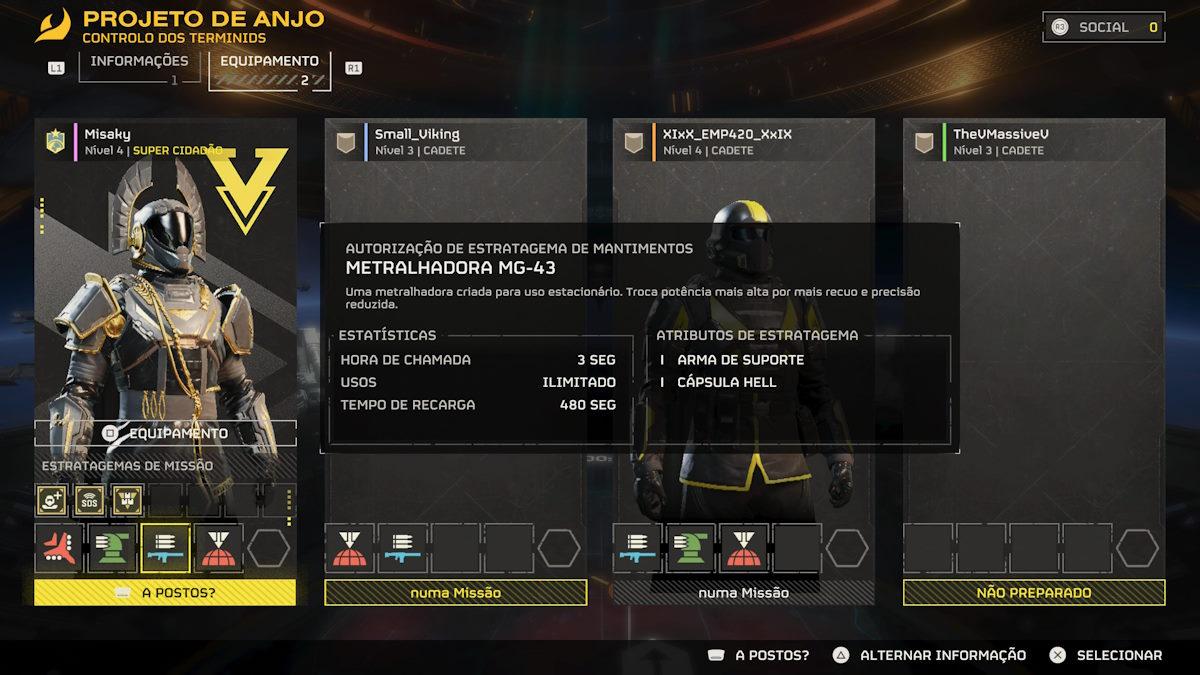Image resolution: width=1200 pixels, height=675 pixels.
Task: Select player XIxX_EMP420_XxIX's name
Action: (x=727, y=134)
